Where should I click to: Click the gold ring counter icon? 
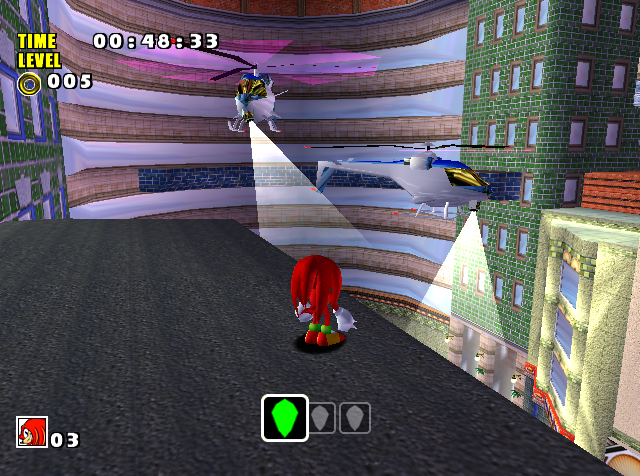pos(29,82)
